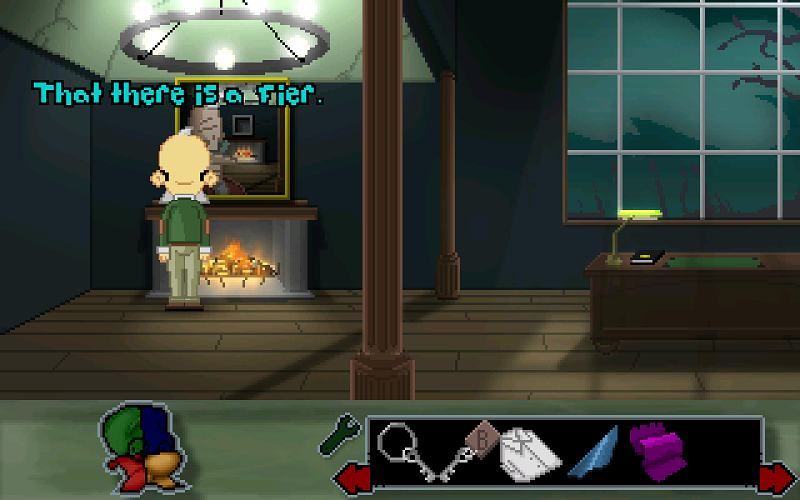Click the green wrench settings icon

[338, 433]
